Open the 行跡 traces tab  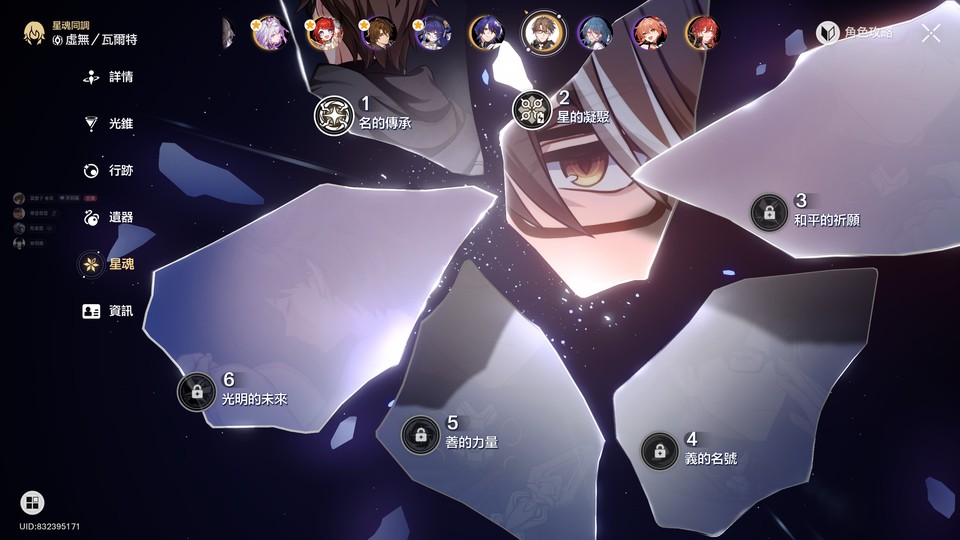click(x=109, y=170)
